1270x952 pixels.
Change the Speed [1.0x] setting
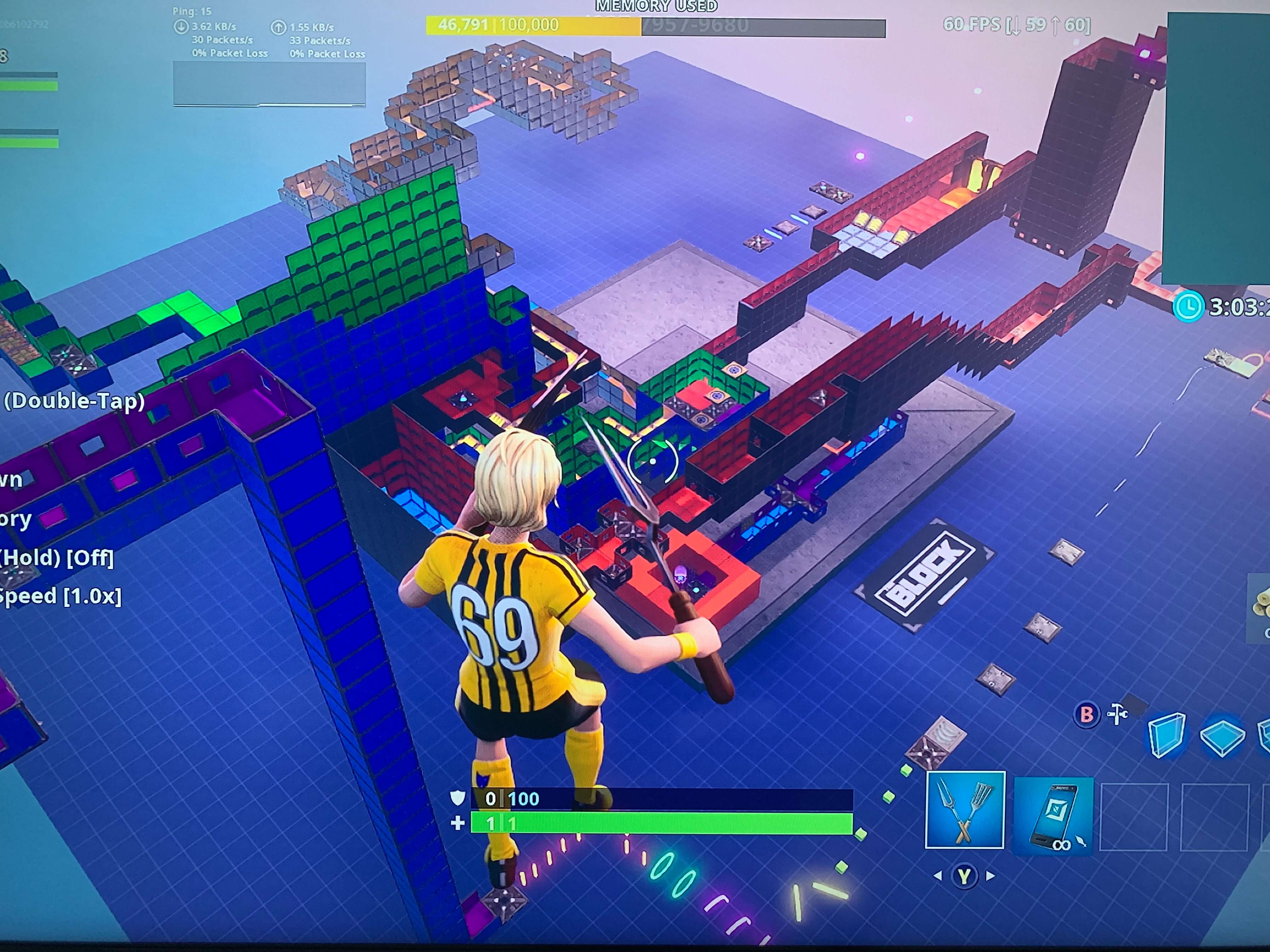pyautogui.click(x=60, y=597)
